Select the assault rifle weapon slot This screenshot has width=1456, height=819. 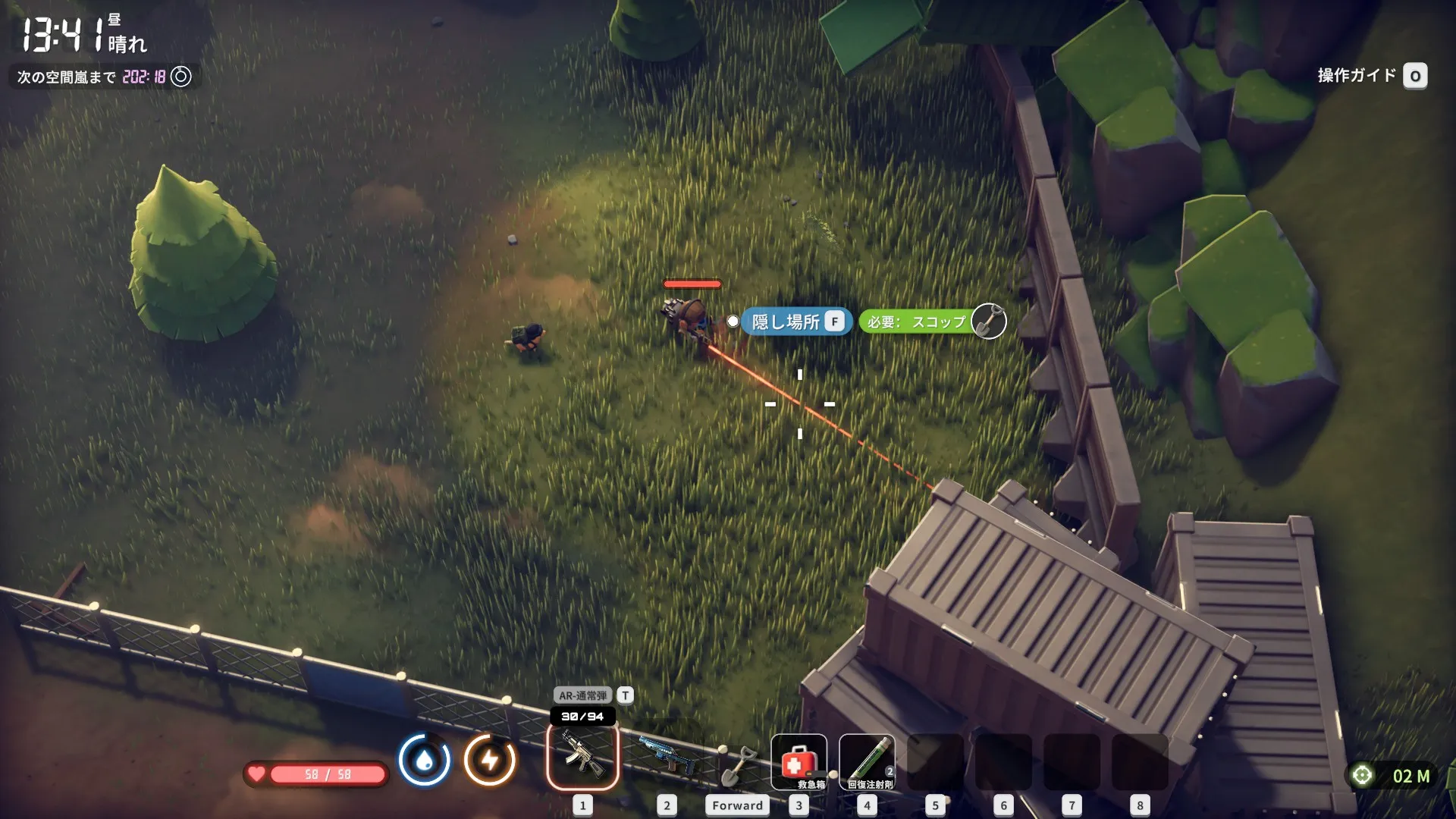[582, 757]
